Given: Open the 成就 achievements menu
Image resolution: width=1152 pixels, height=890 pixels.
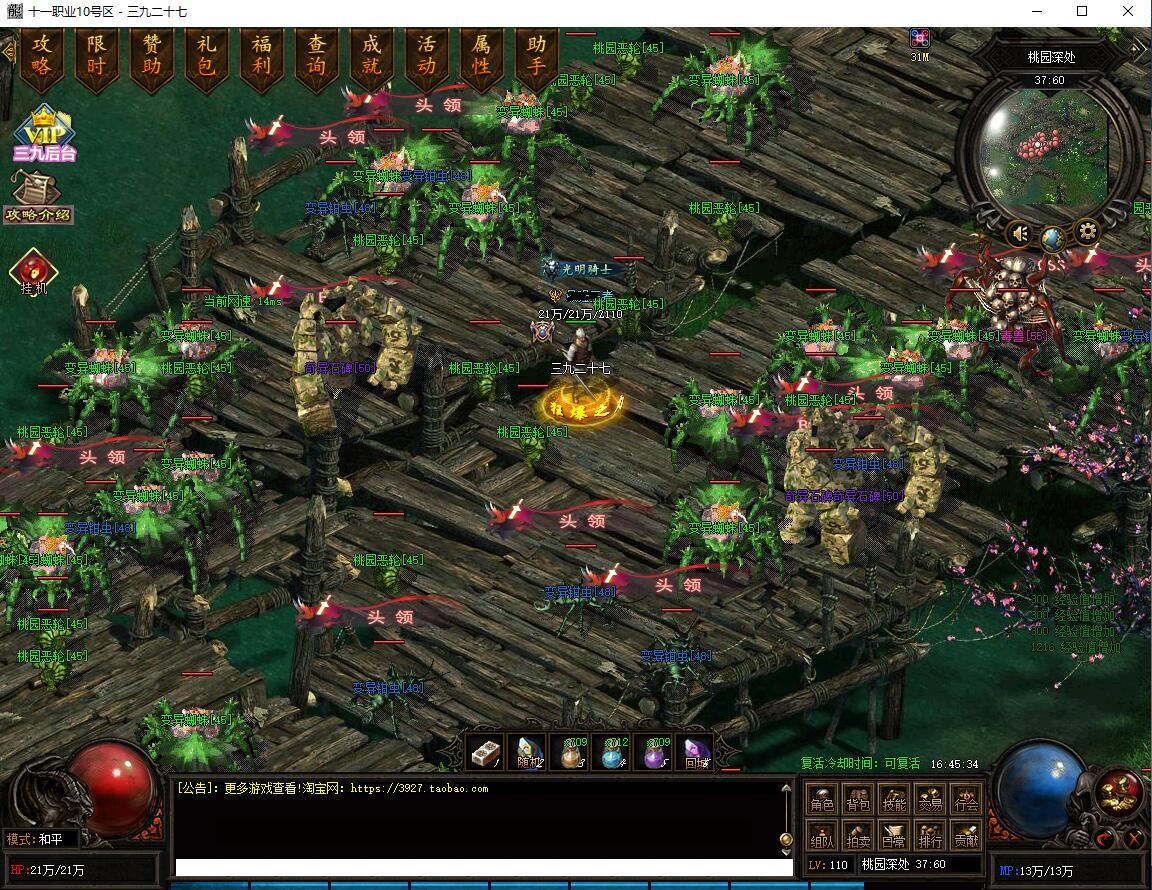Looking at the screenshot, I should point(372,56).
